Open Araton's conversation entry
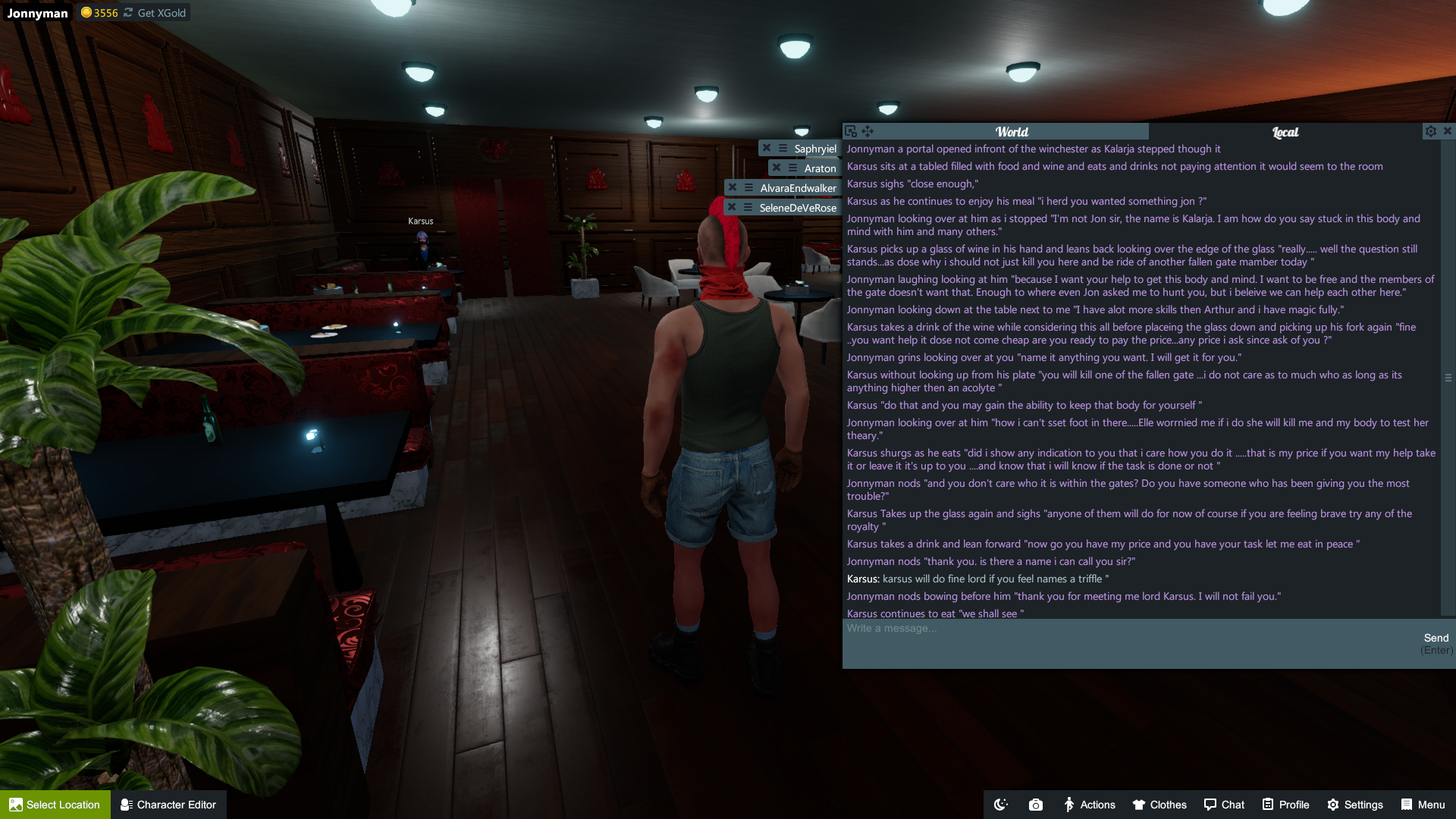Image resolution: width=1456 pixels, height=819 pixels. (820, 168)
